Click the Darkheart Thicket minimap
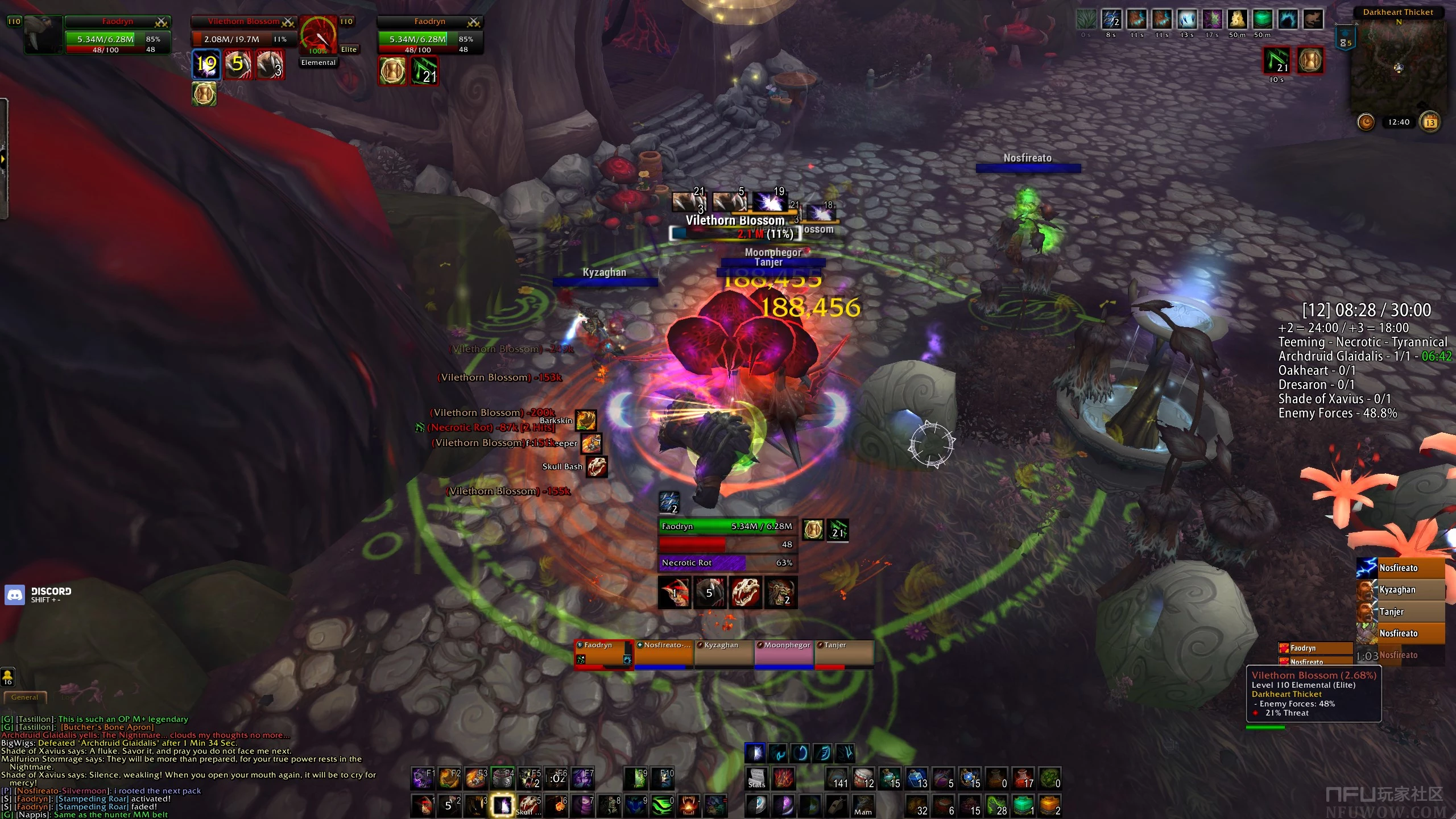1456x819 pixels. (x=1397, y=68)
